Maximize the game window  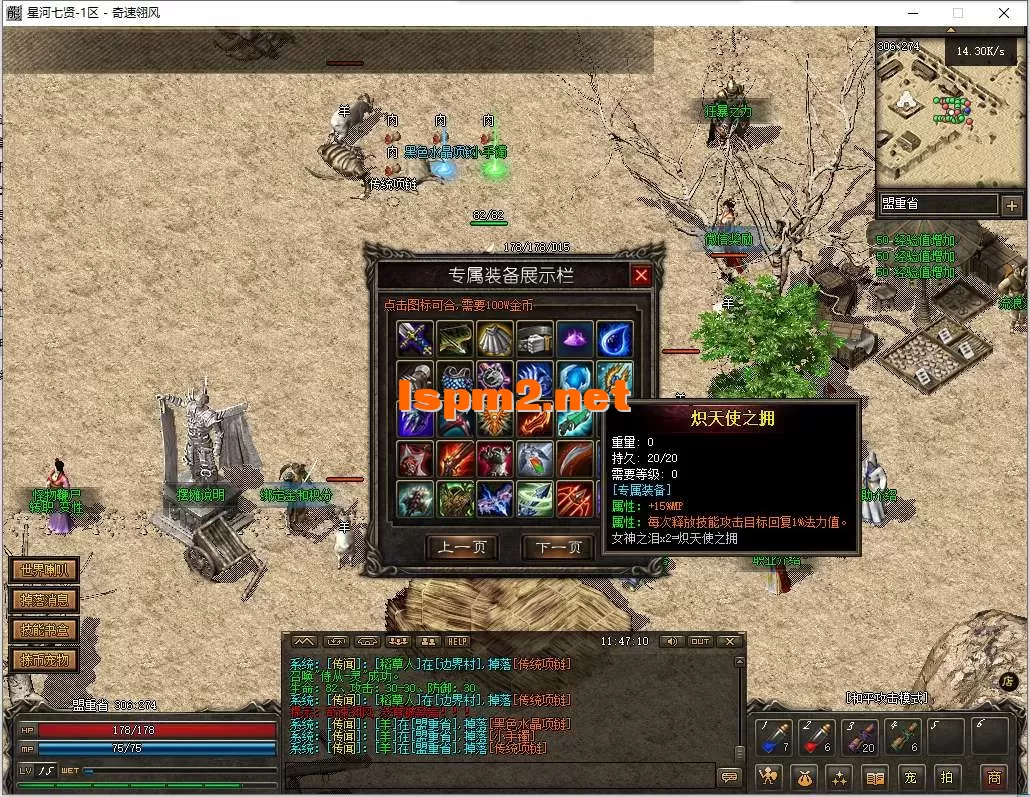[957, 13]
